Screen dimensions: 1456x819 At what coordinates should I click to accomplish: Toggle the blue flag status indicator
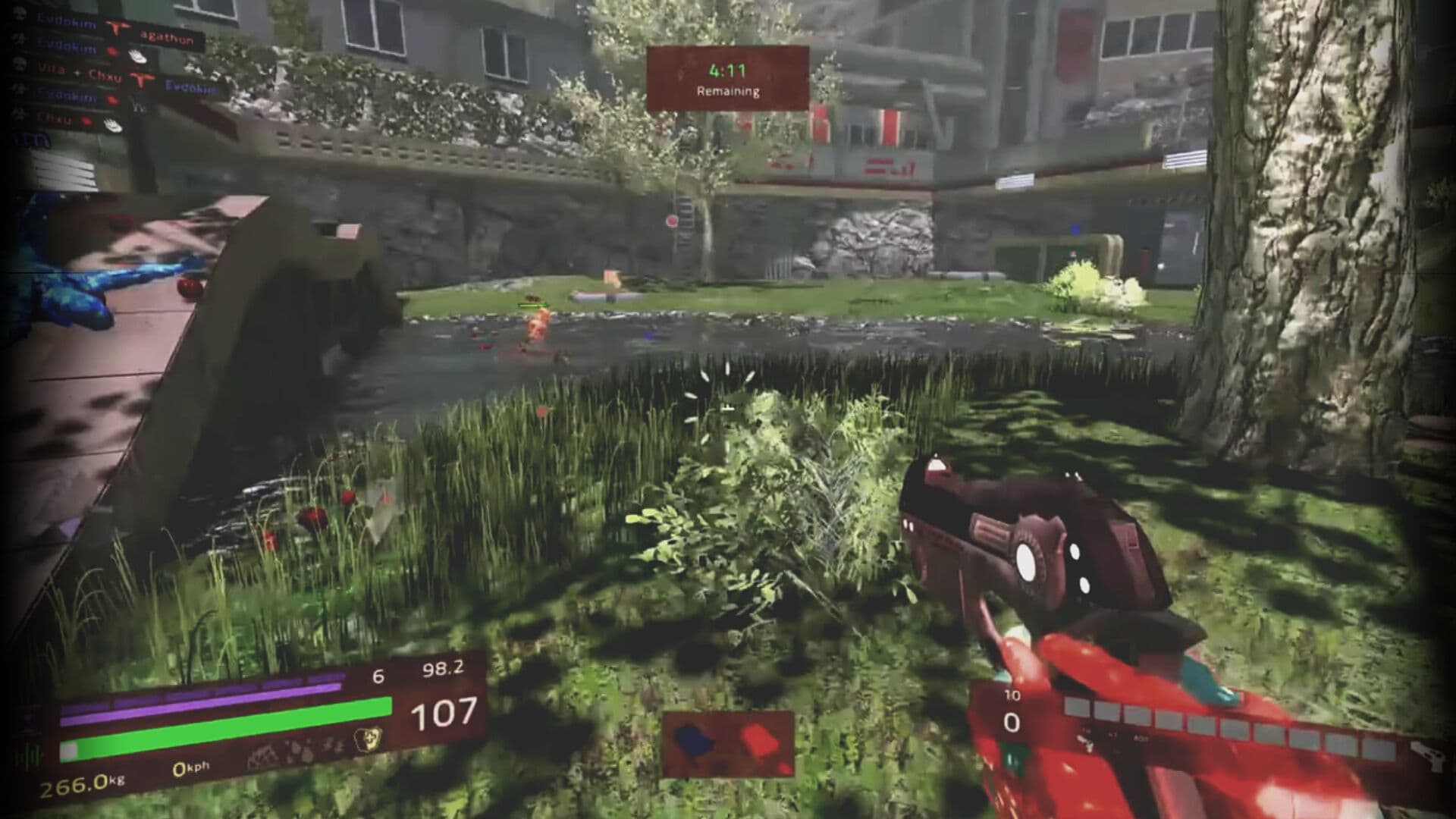coord(692,741)
